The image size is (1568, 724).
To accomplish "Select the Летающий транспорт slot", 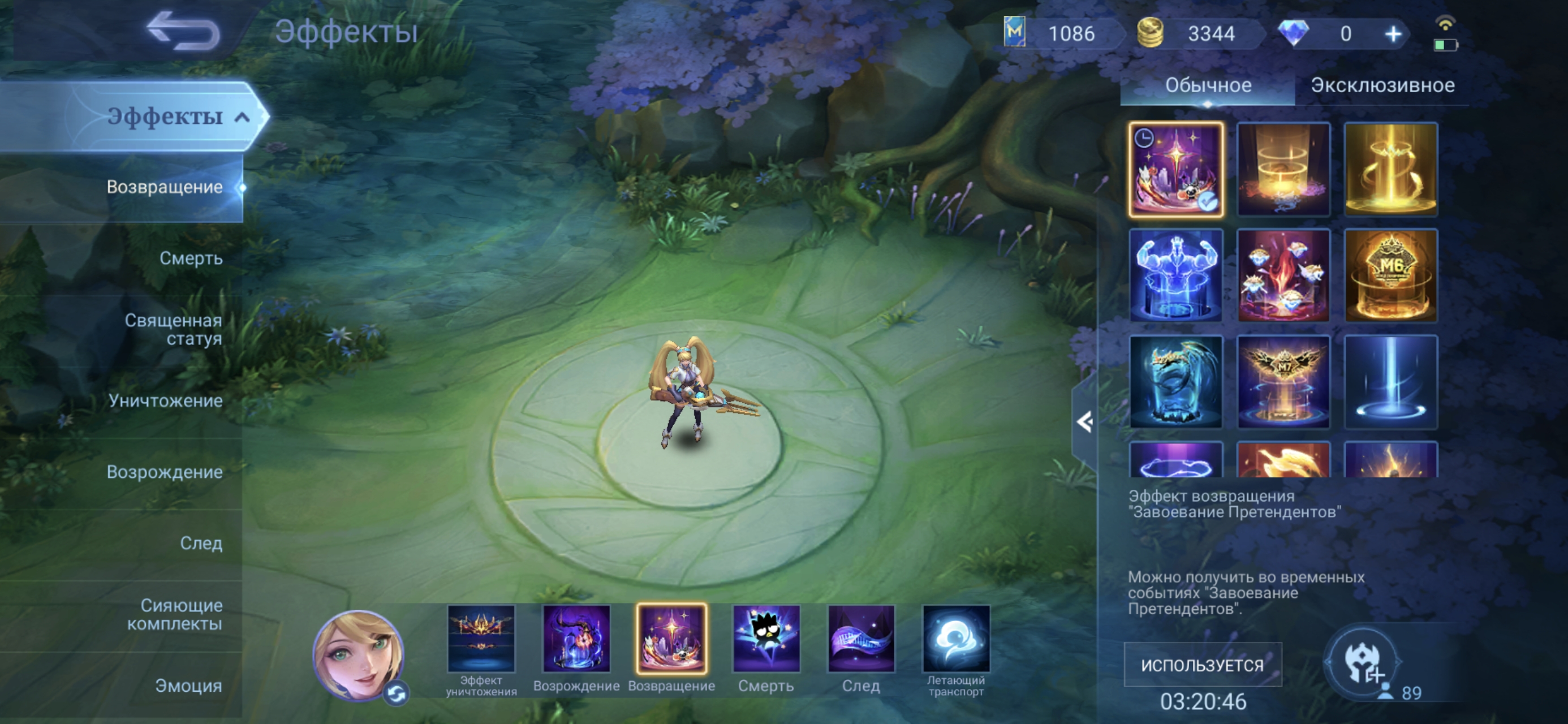I will 955,639.
